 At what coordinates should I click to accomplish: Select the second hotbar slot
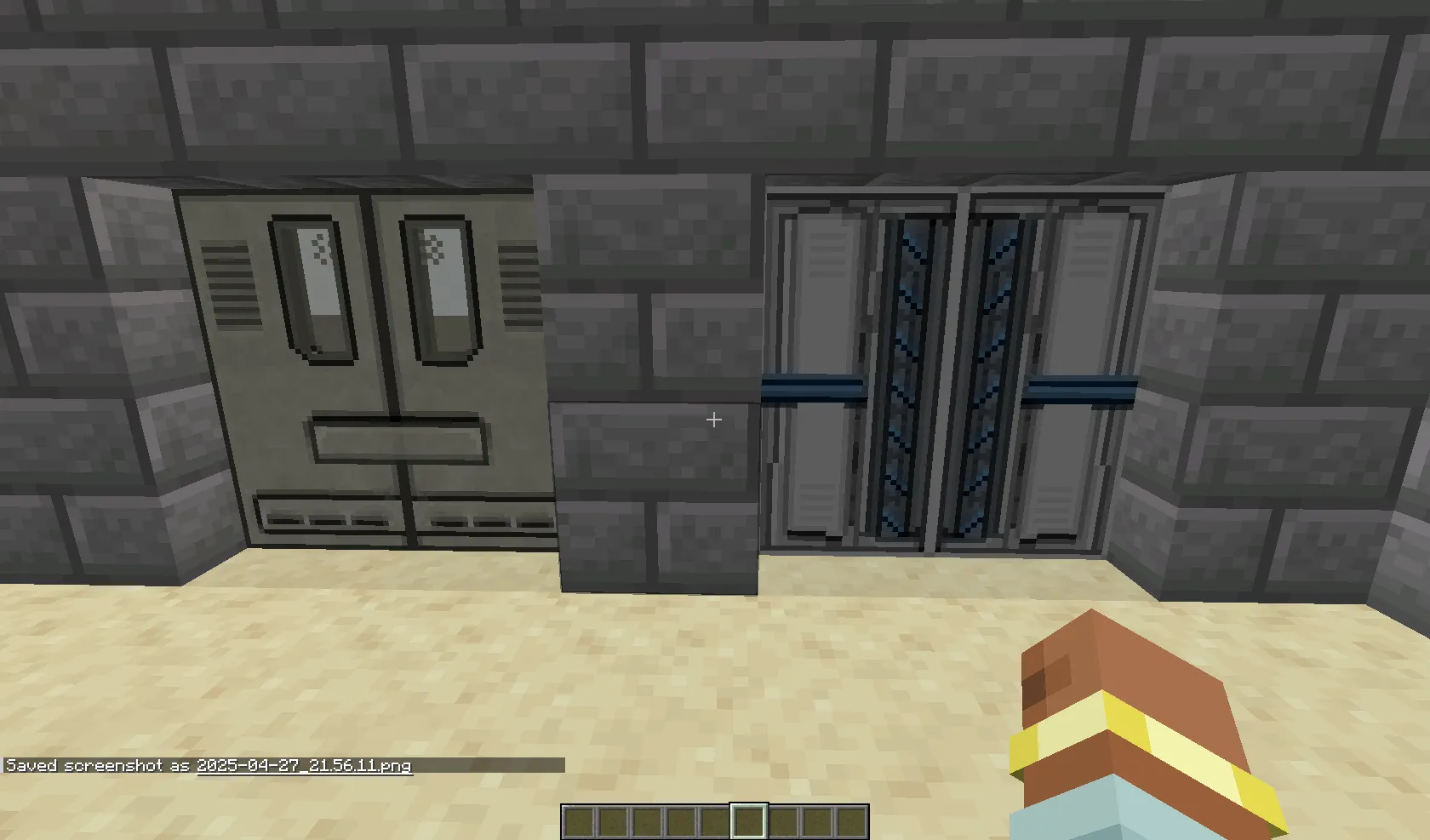coord(613,823)
